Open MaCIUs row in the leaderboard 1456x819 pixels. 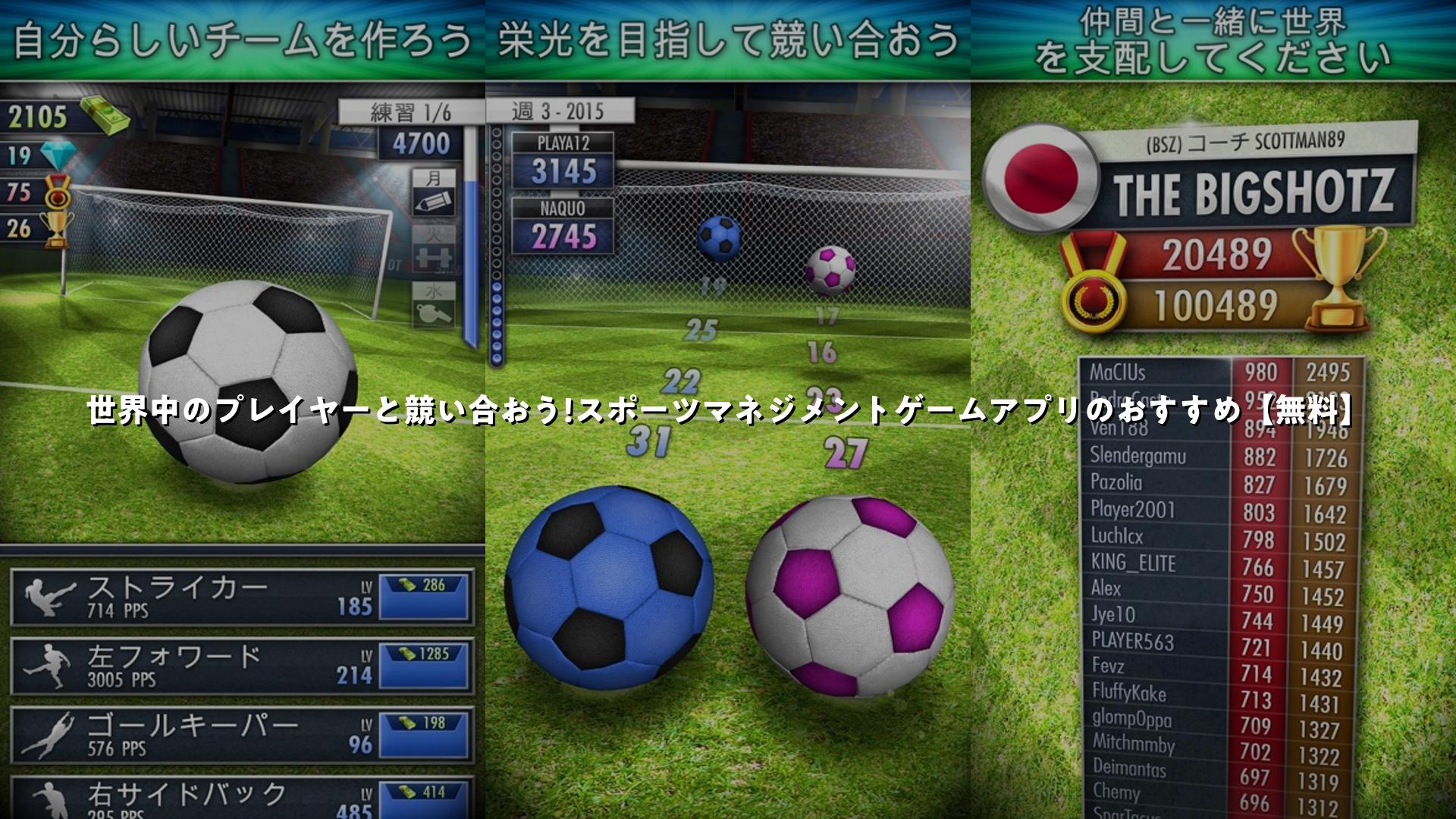pos(1153,372)
